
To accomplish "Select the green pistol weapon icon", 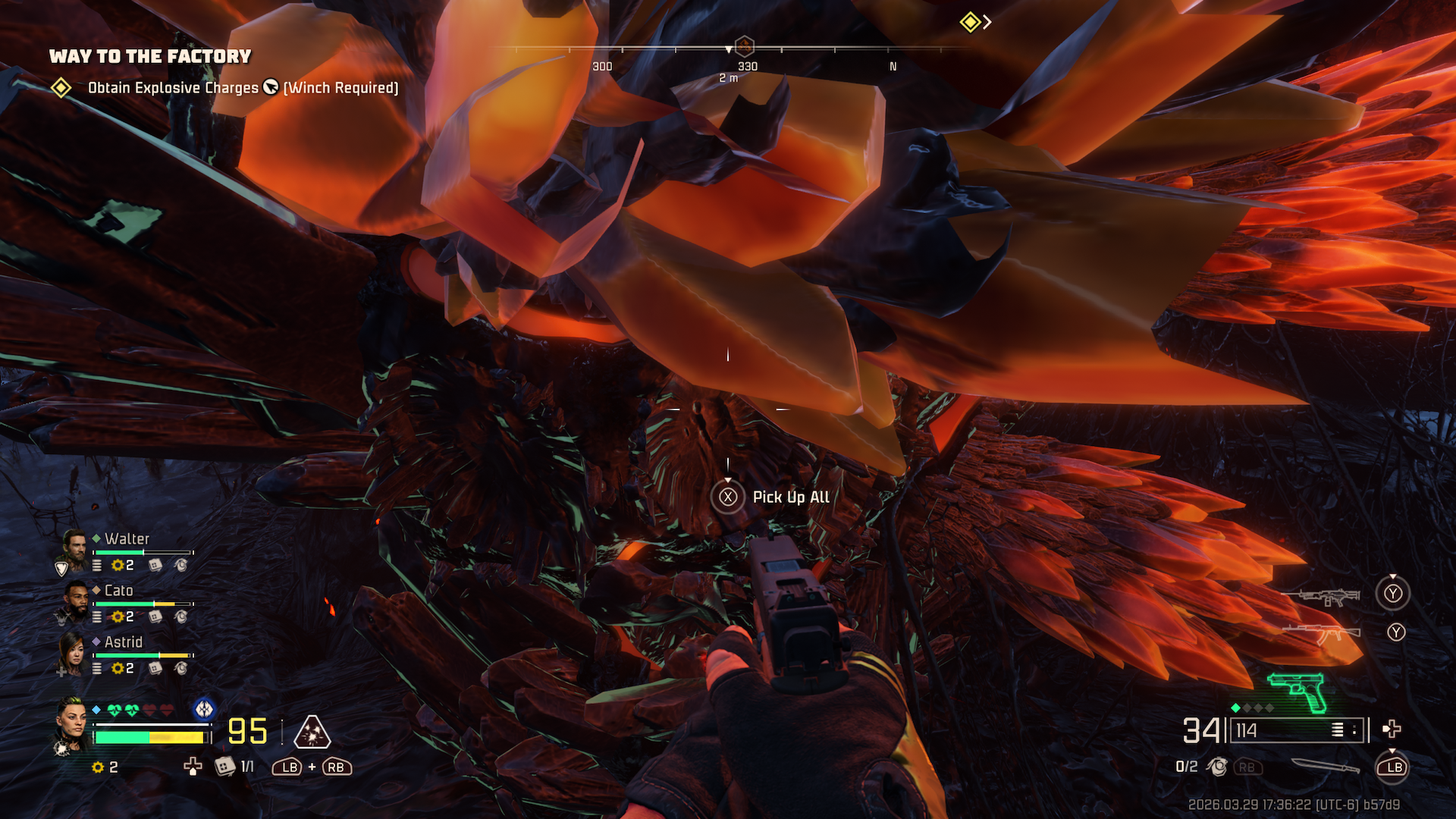I will (1298, 690).
